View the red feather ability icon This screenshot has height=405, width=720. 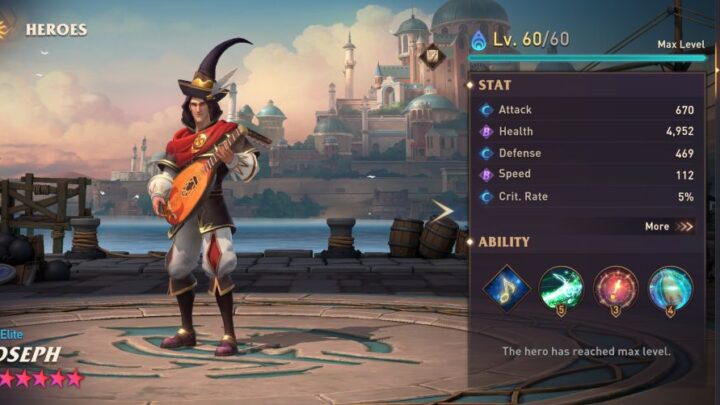pyautogui.click(x=615, y=288)
